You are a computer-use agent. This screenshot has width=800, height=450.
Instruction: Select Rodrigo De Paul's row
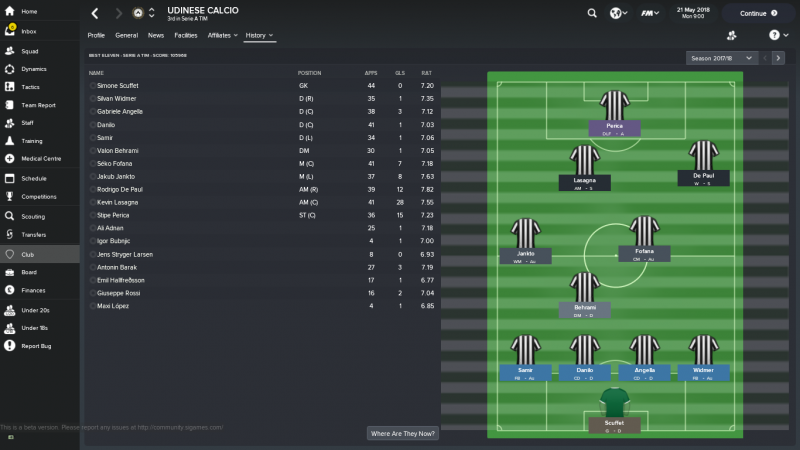[x=122, y=189]
